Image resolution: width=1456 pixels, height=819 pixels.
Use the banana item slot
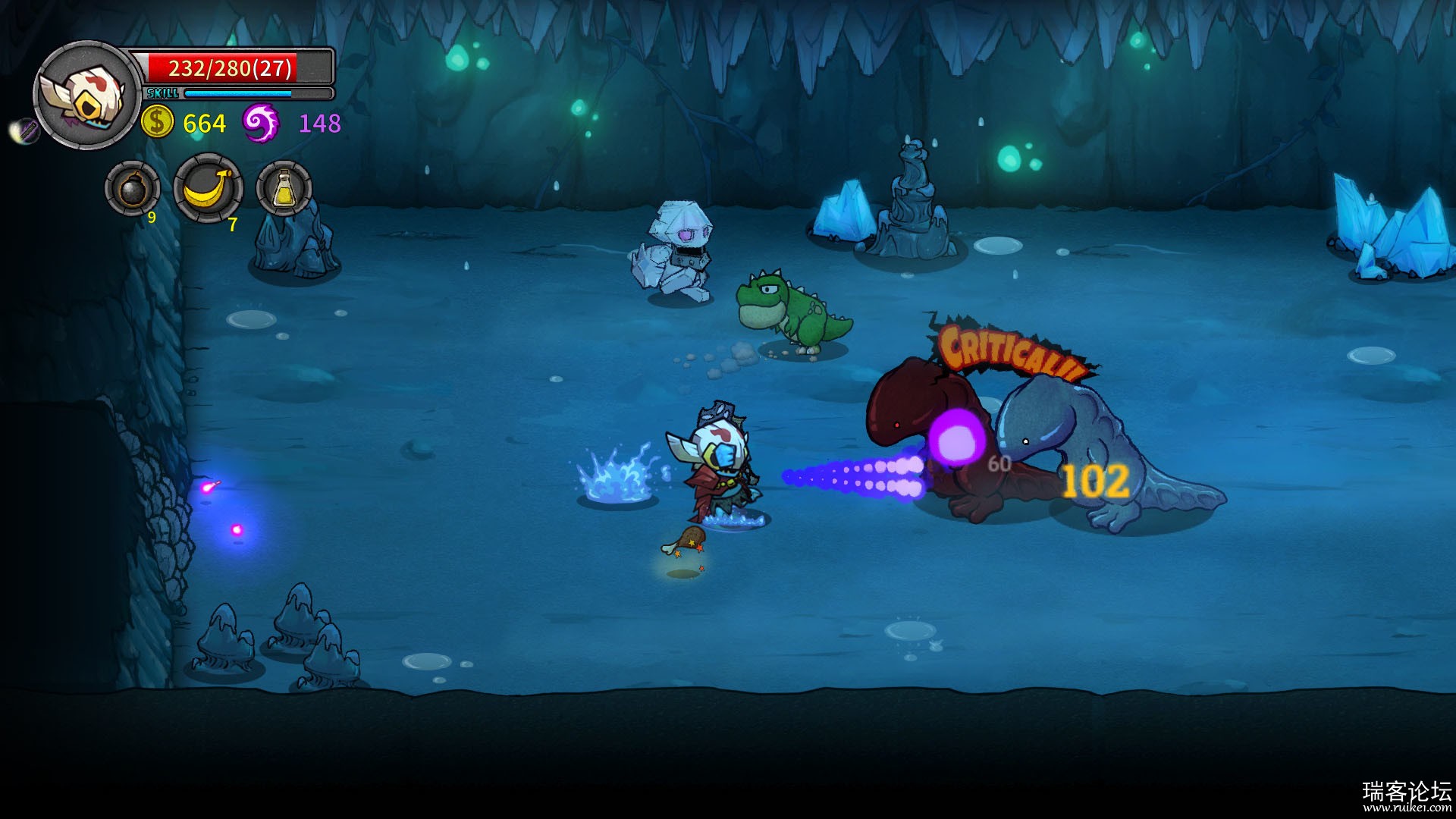[x=209, y=188]
